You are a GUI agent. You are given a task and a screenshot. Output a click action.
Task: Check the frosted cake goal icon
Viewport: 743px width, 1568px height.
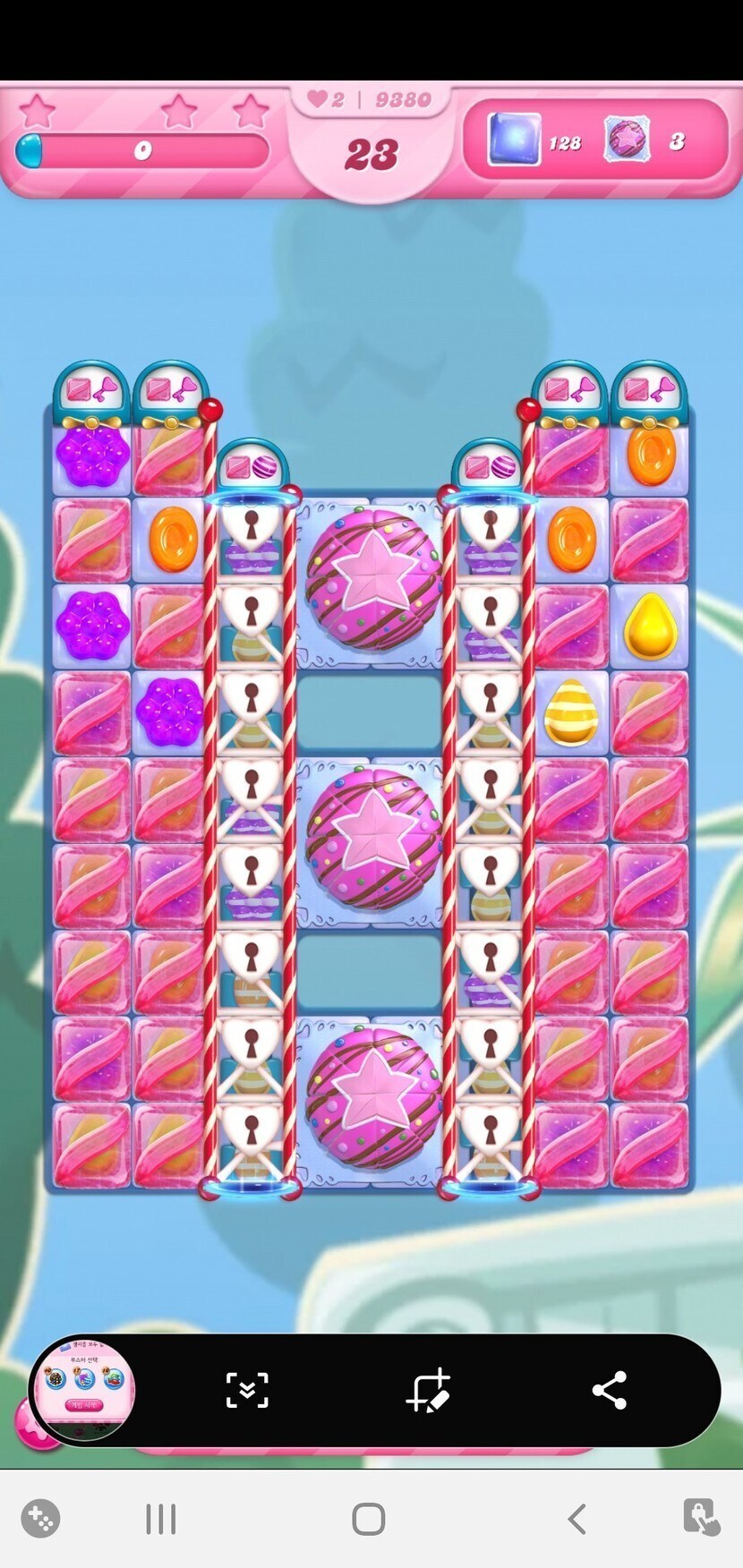[627, 141]
